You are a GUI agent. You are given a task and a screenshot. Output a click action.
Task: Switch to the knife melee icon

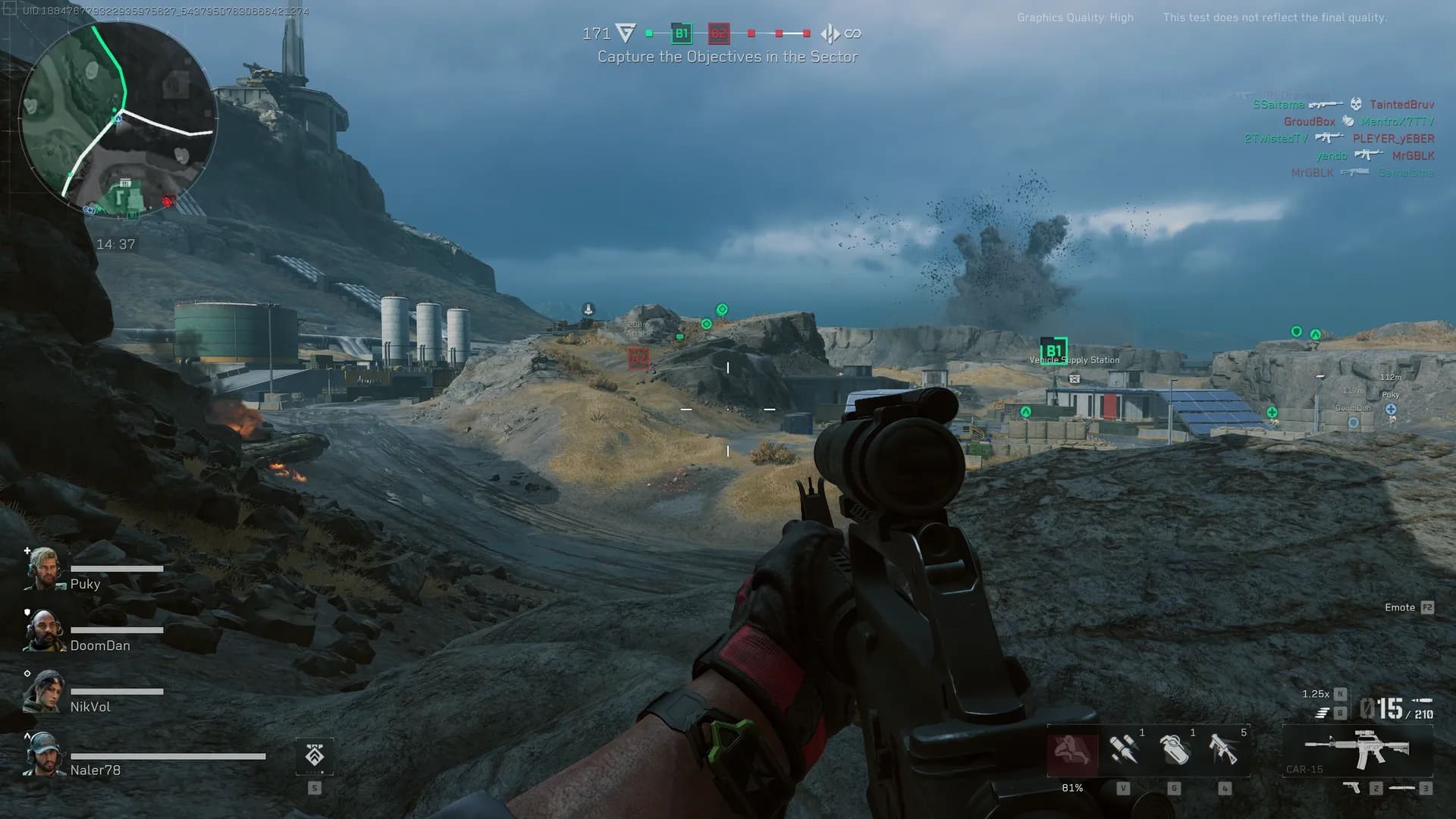coord(1401,788)
